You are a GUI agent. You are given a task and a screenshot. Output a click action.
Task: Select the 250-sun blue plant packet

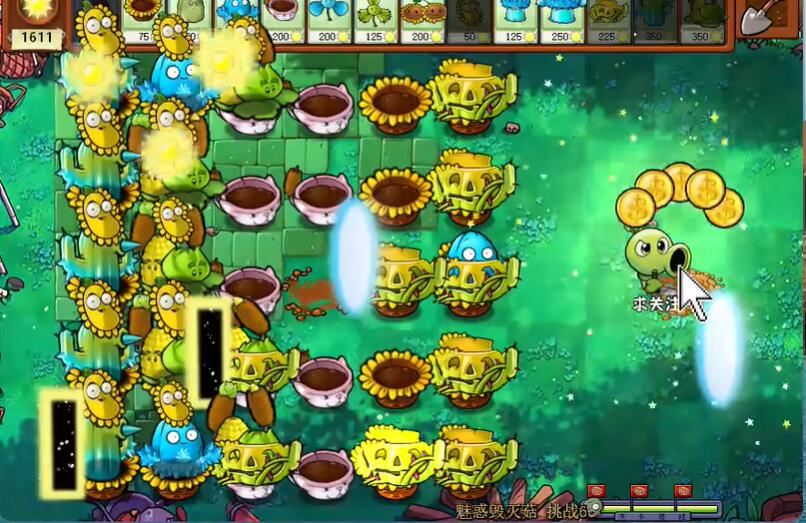click(x=562, y=20)
